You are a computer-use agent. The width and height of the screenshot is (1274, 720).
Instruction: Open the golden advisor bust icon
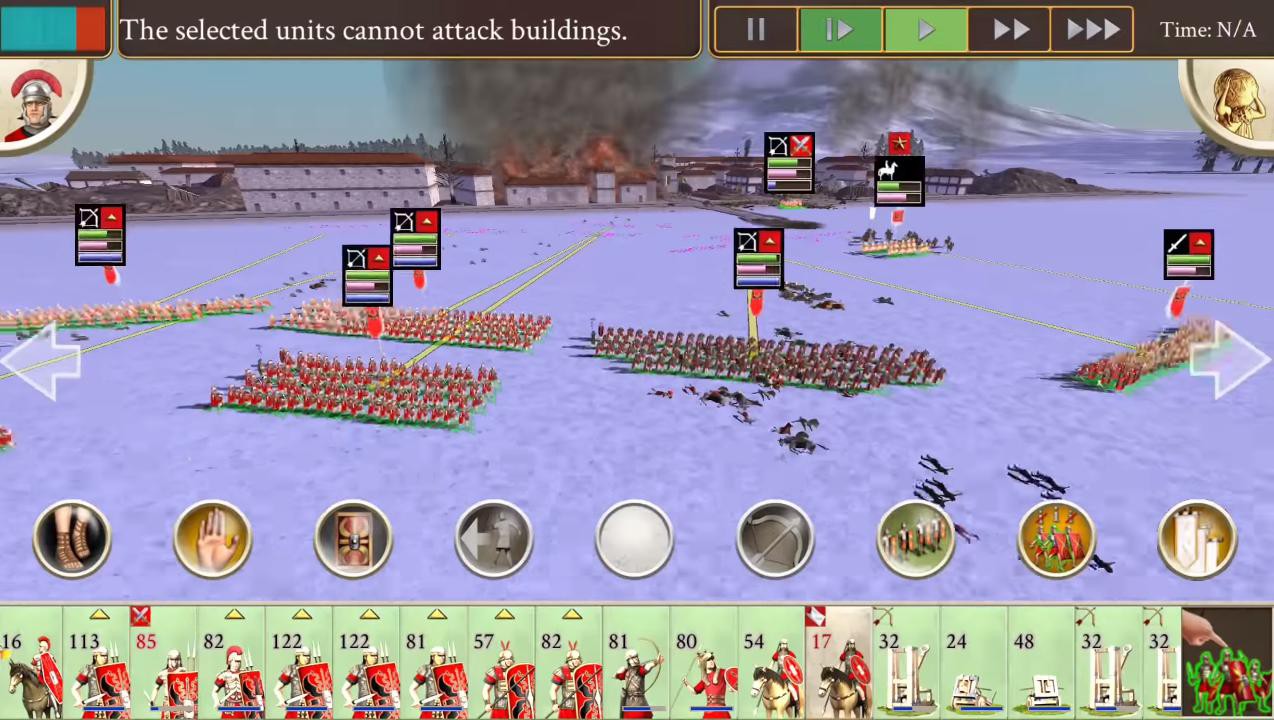click(x=1235, y=102)
